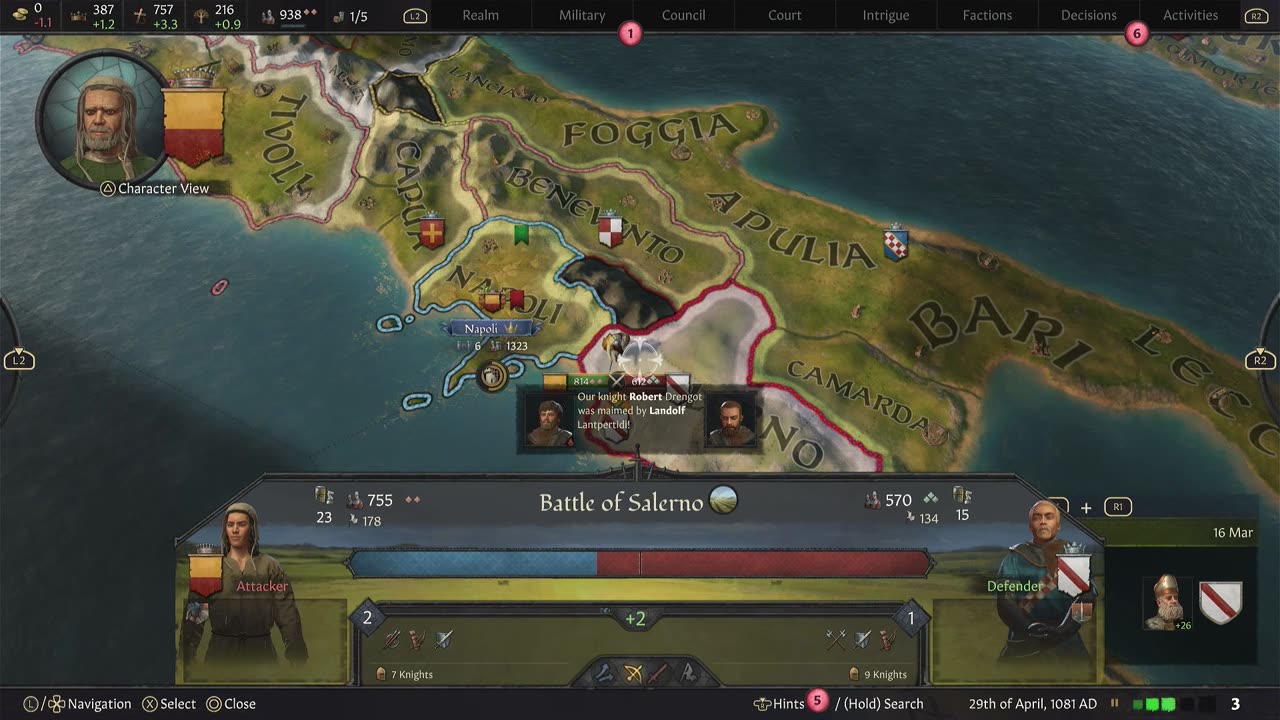
Task: Click the Battle of Salerno terrain icon
Action: (723, 500)
